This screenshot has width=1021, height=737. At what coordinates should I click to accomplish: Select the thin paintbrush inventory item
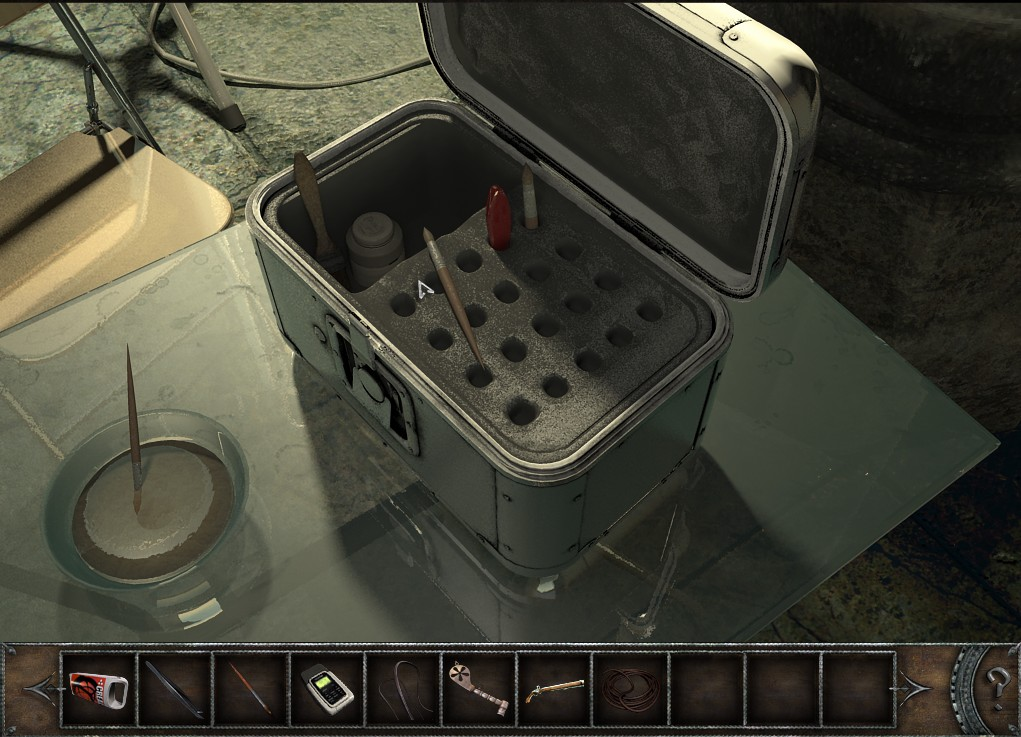pos(250,688)
